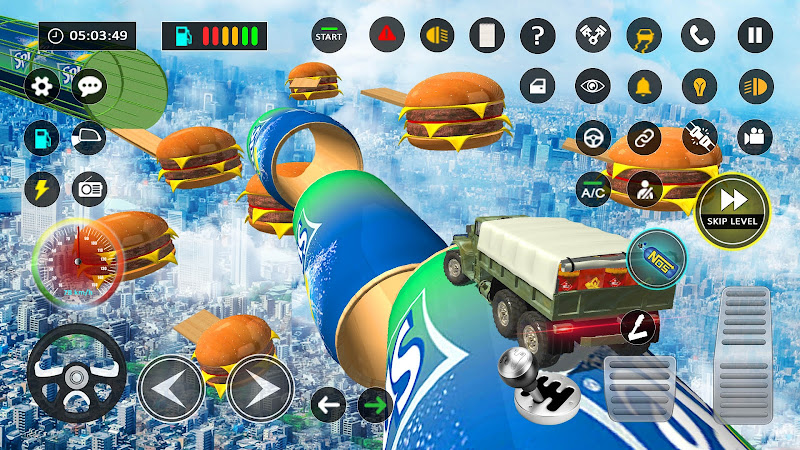Image resolution: width=800 pixels, height=450 pixels.
Task: Tap the steering wheel control selector
Action: 593,136
